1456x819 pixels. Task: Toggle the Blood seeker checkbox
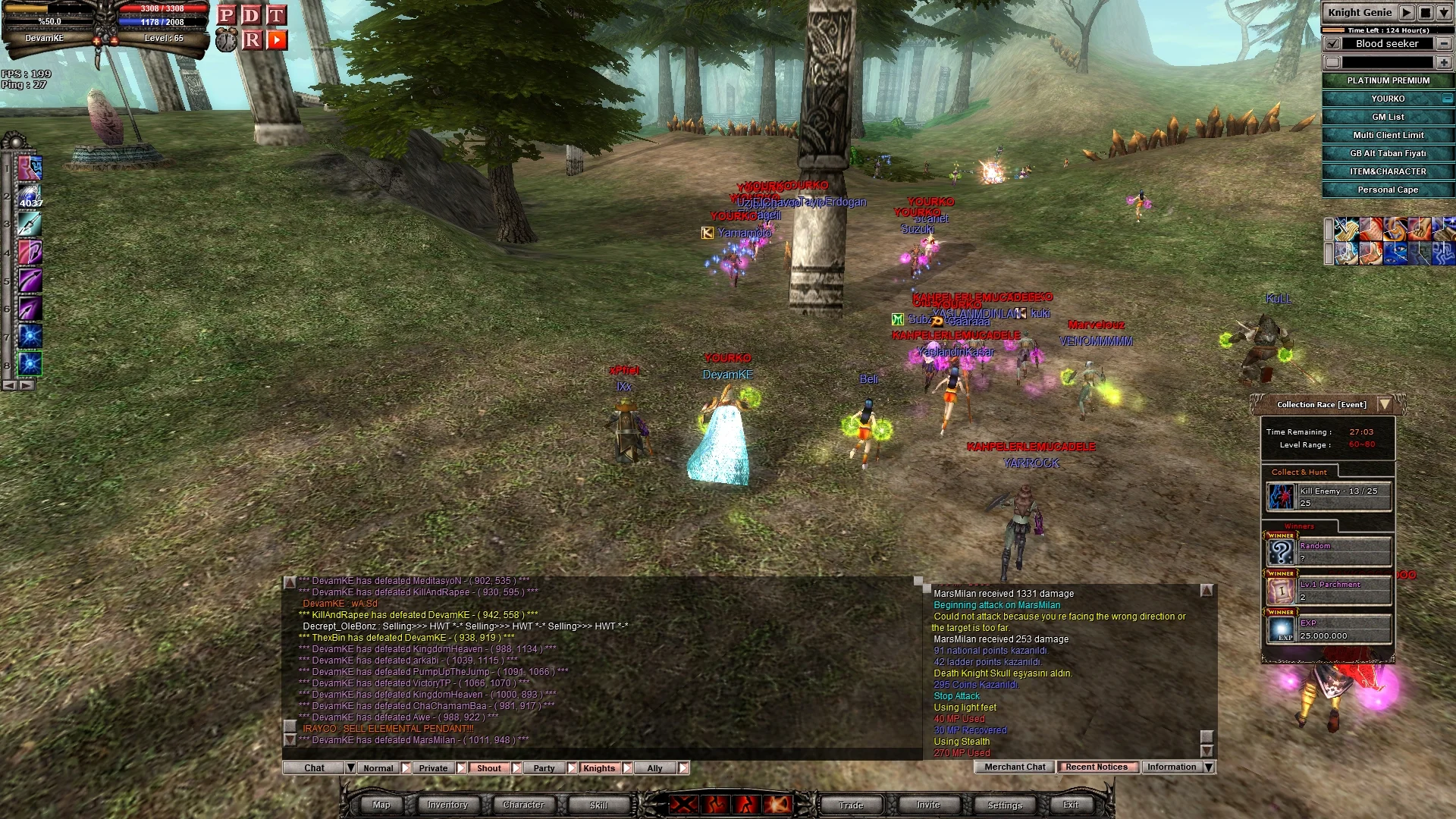1332,44
